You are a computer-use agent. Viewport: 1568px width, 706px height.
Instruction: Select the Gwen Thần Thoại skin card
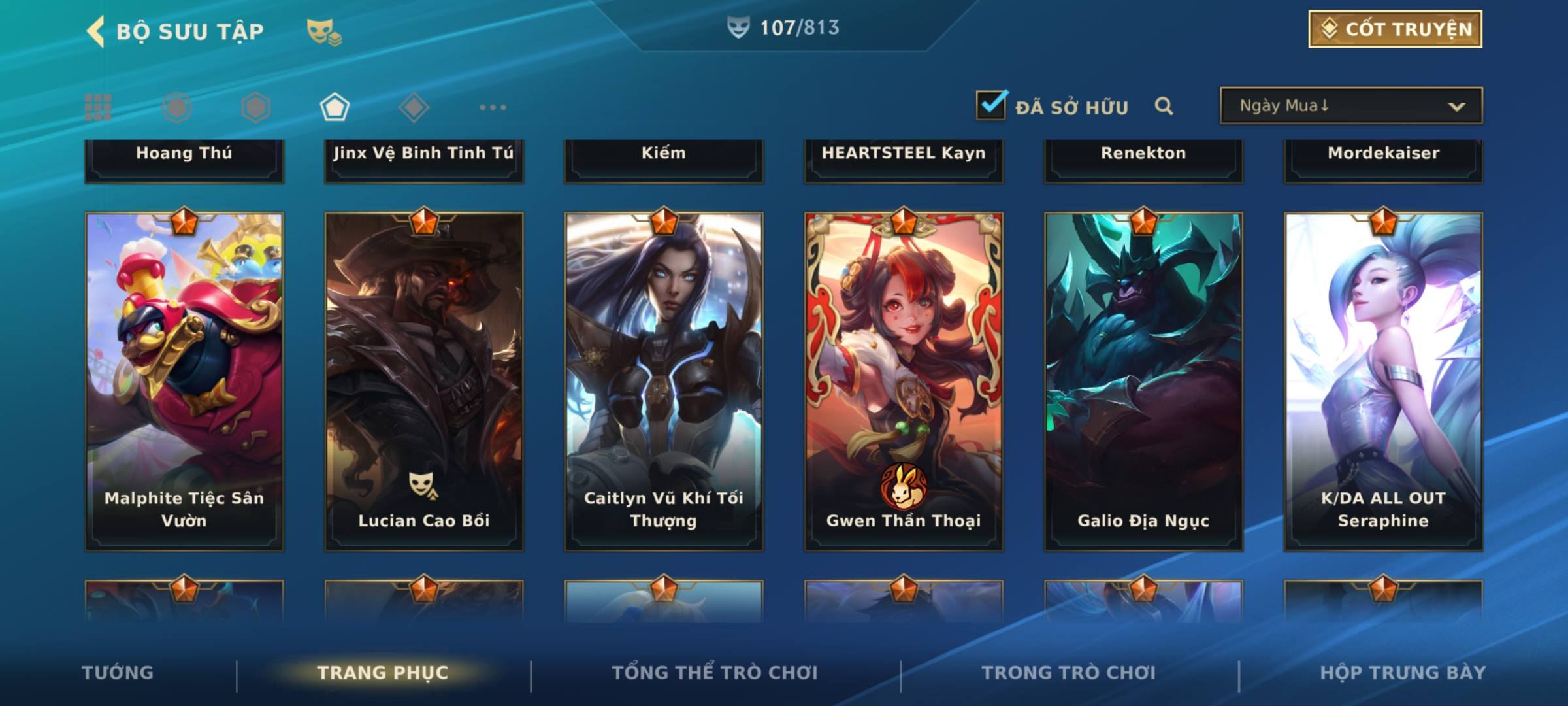click(x=904, y=381)
